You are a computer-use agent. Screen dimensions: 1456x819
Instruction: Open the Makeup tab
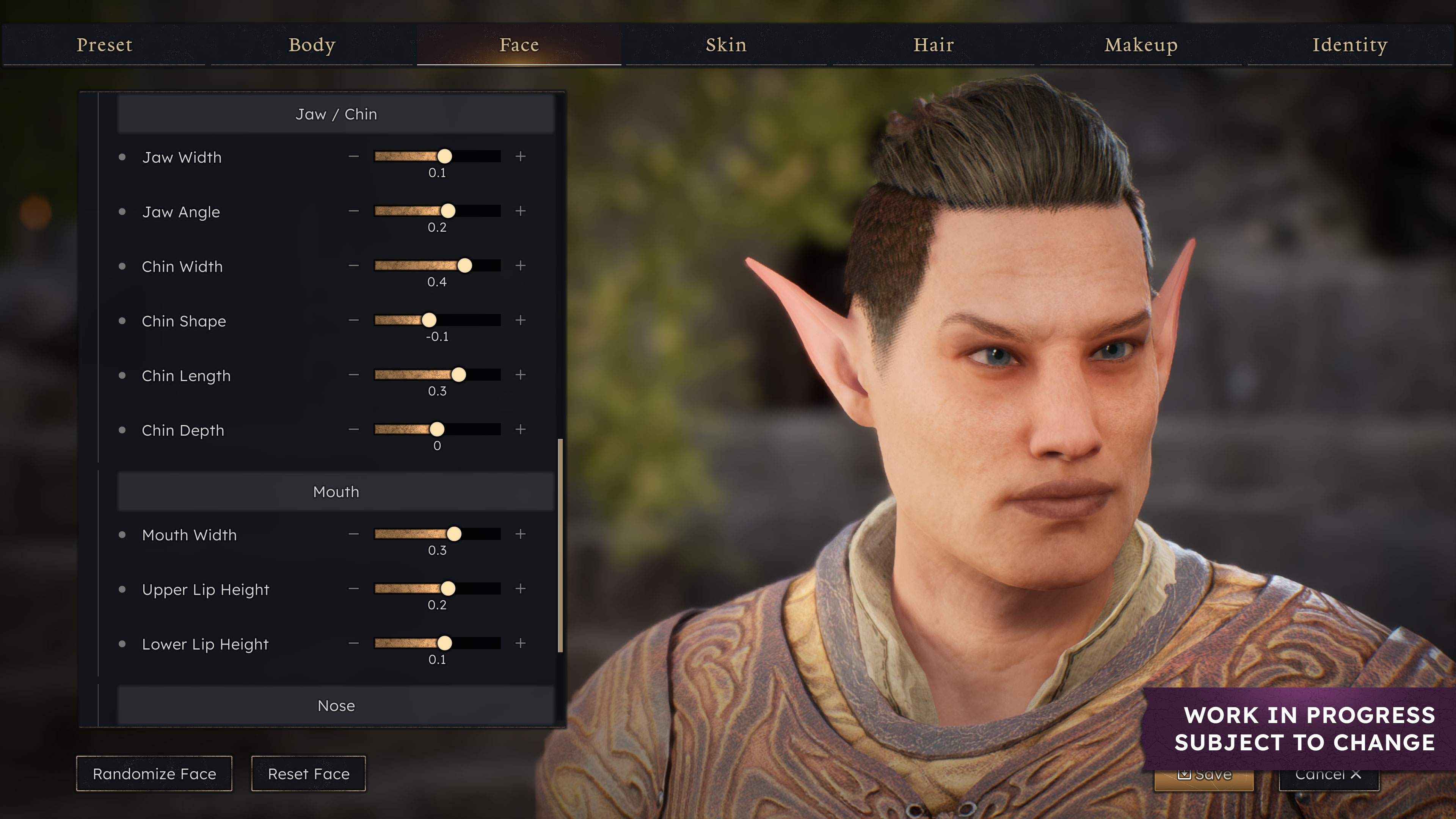click(x=1141, y=45)
